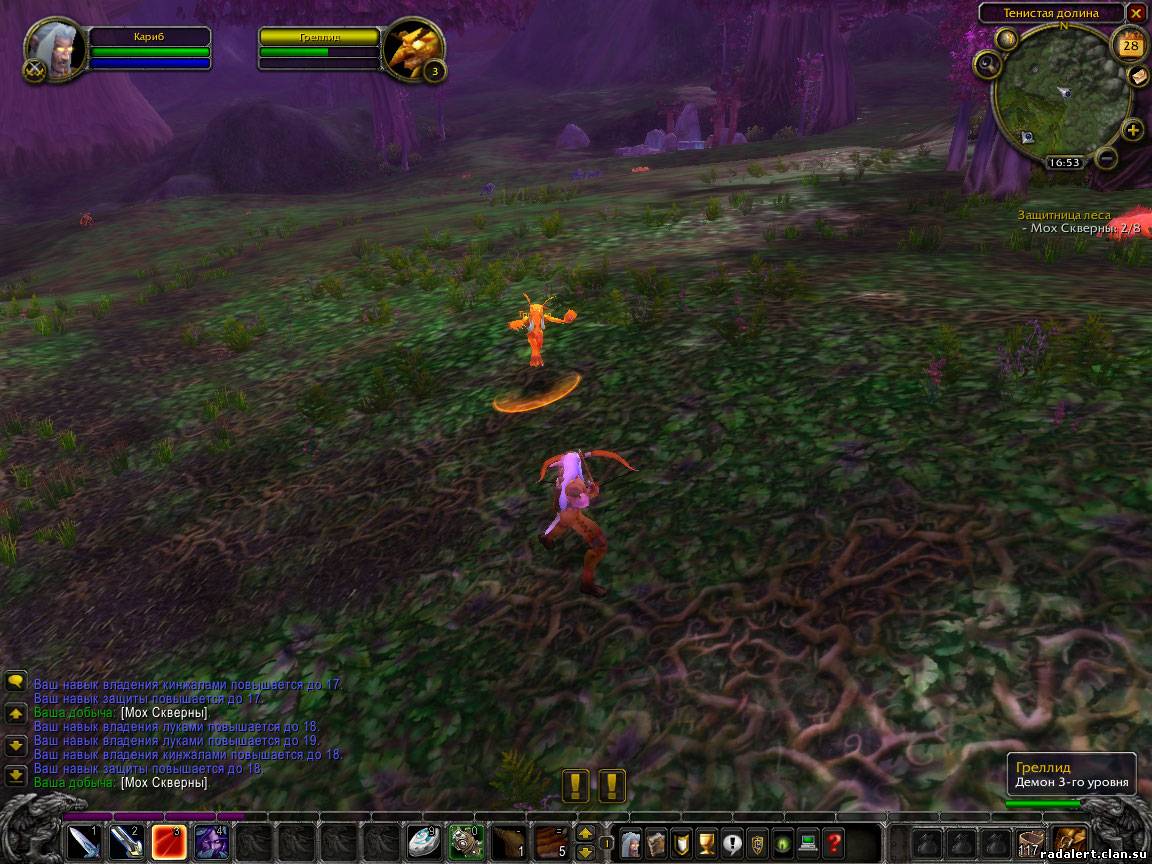Close the minimap with the X button

click(x=1136, y=13)
